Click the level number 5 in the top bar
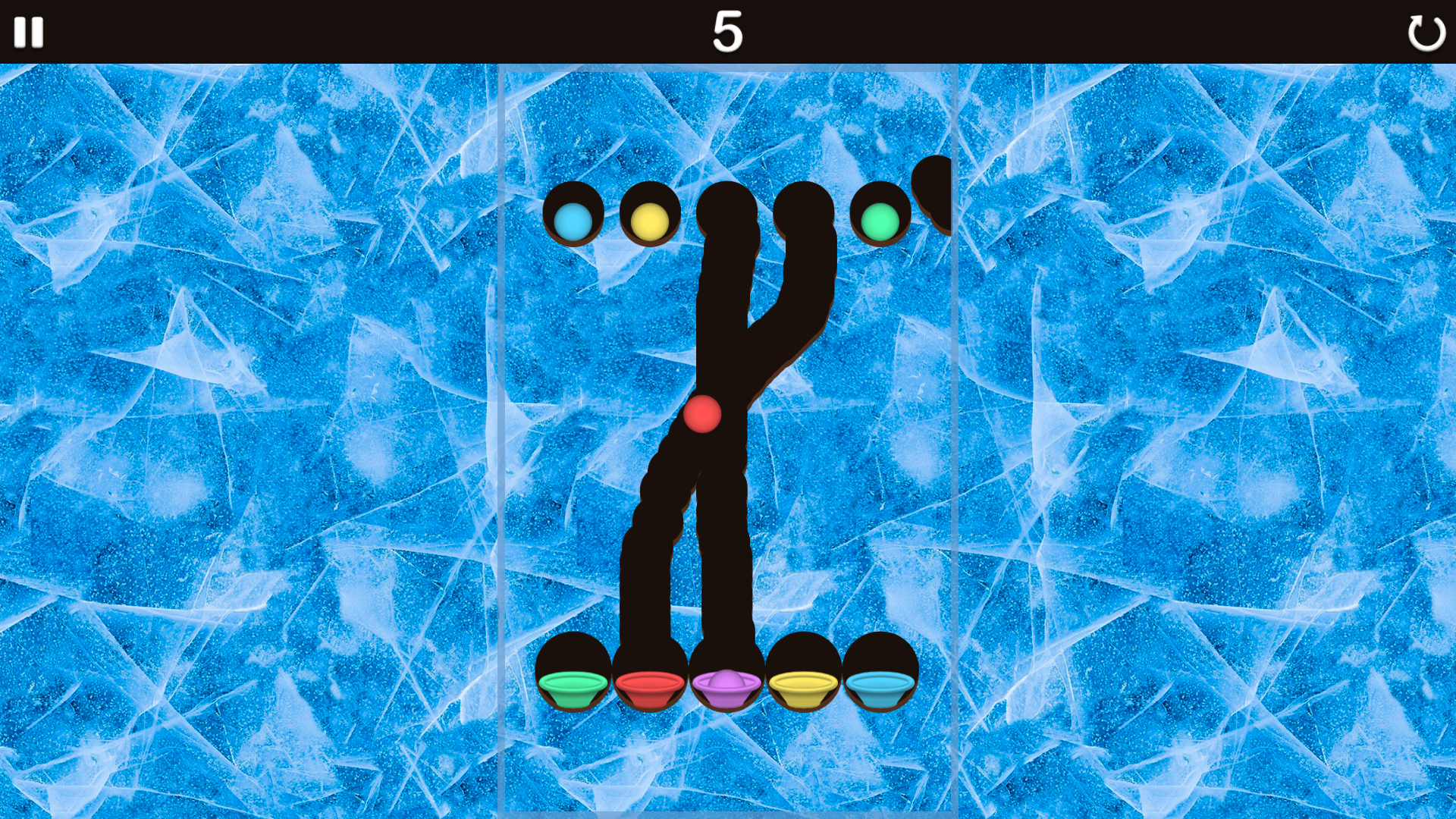Image resolution: width=1456 pixels, height=819 pixels. (x=727, y=32)
